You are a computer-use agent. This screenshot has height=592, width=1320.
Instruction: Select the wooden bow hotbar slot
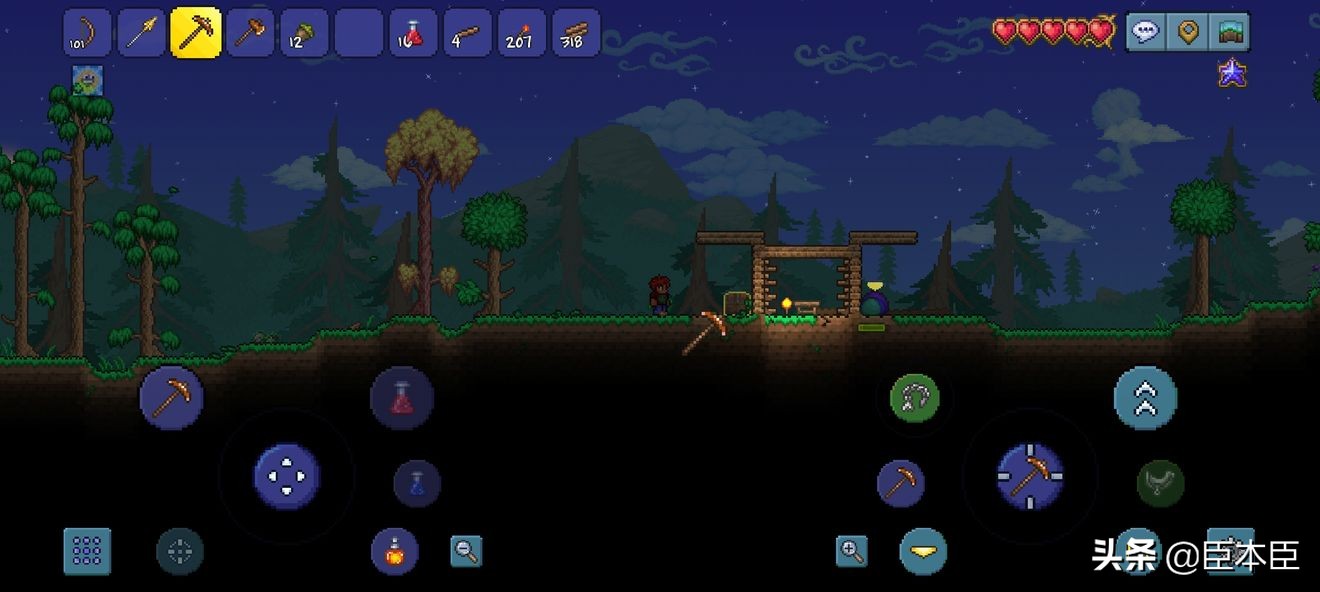(88, 33)
